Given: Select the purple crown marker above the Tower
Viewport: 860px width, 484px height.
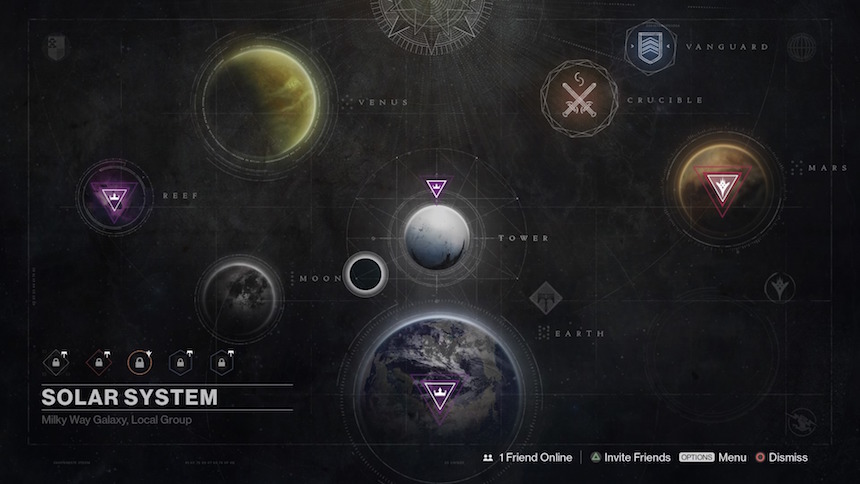Looking at the screenshot, I should pyautogui.click(x=436, y=188).
